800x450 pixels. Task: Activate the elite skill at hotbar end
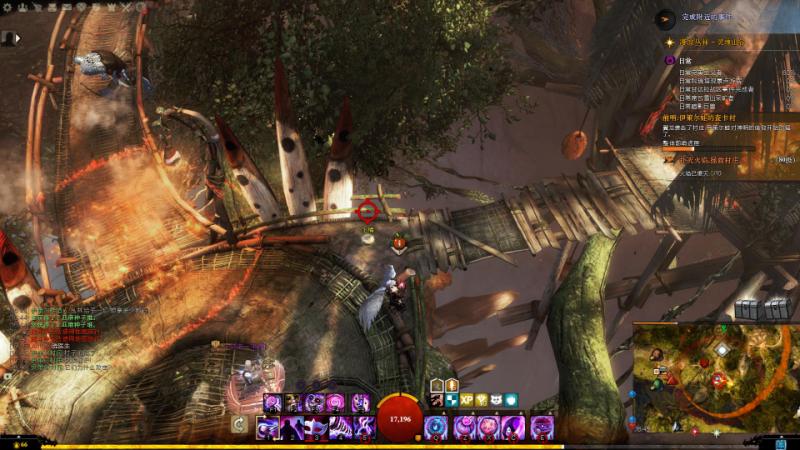pyautogui.click(x=541, y=427)
